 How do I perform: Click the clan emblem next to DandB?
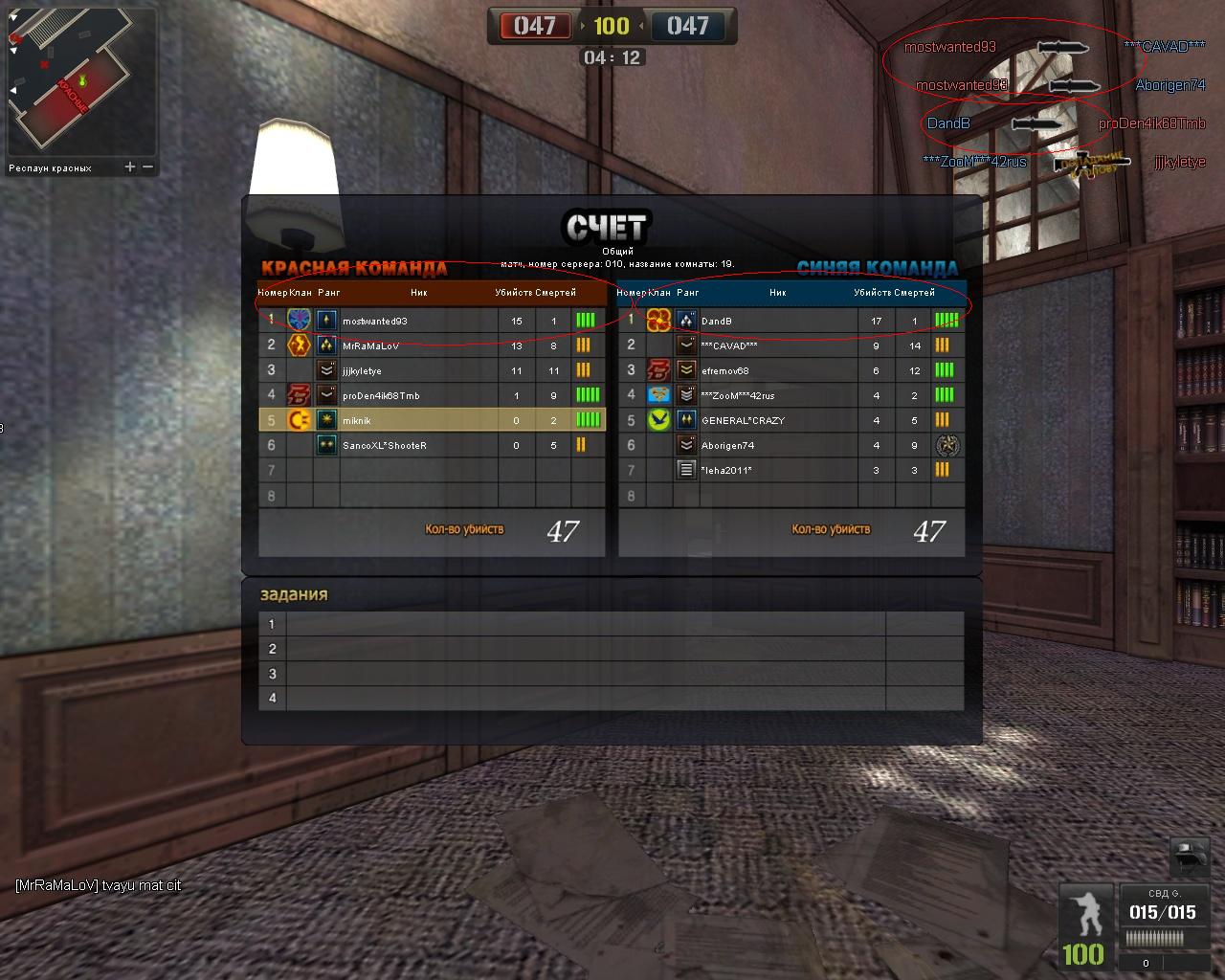click(658, 321)
